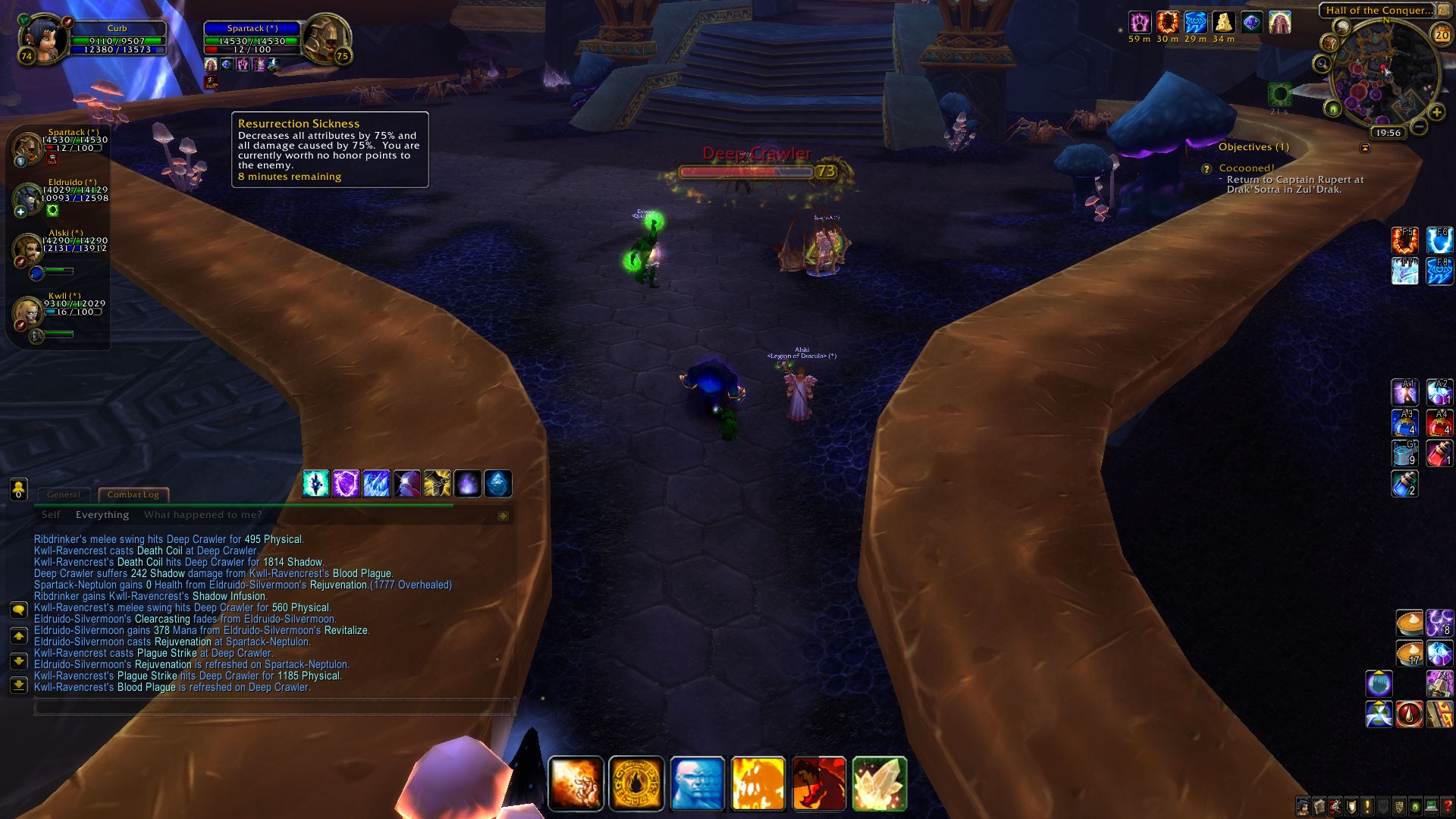Viewport: 1456px width, 819px height.
Task: Cast the ice shards spell
Action: click(x=376, y=484)
